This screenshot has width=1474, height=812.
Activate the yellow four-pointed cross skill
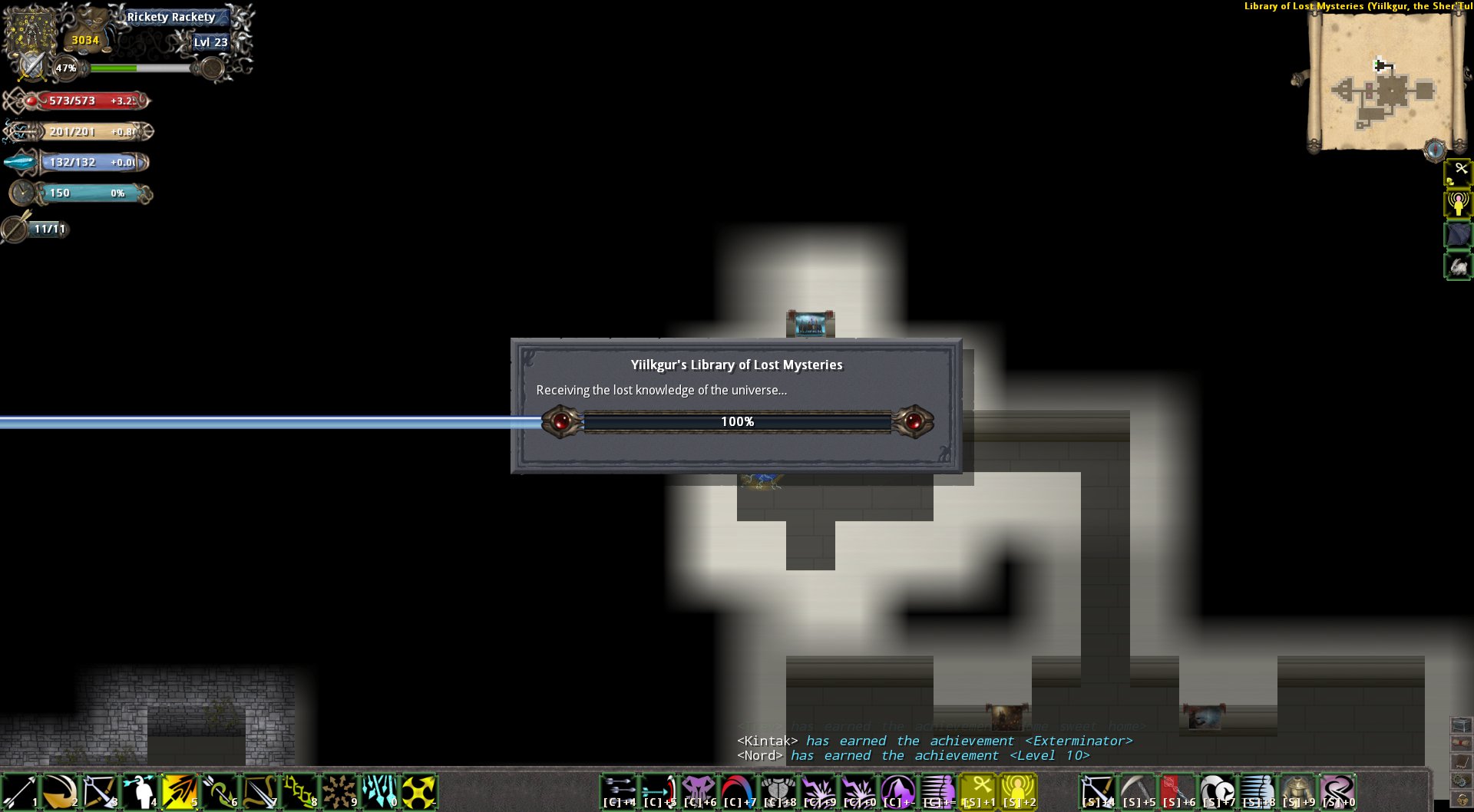[x=418, y=792]
